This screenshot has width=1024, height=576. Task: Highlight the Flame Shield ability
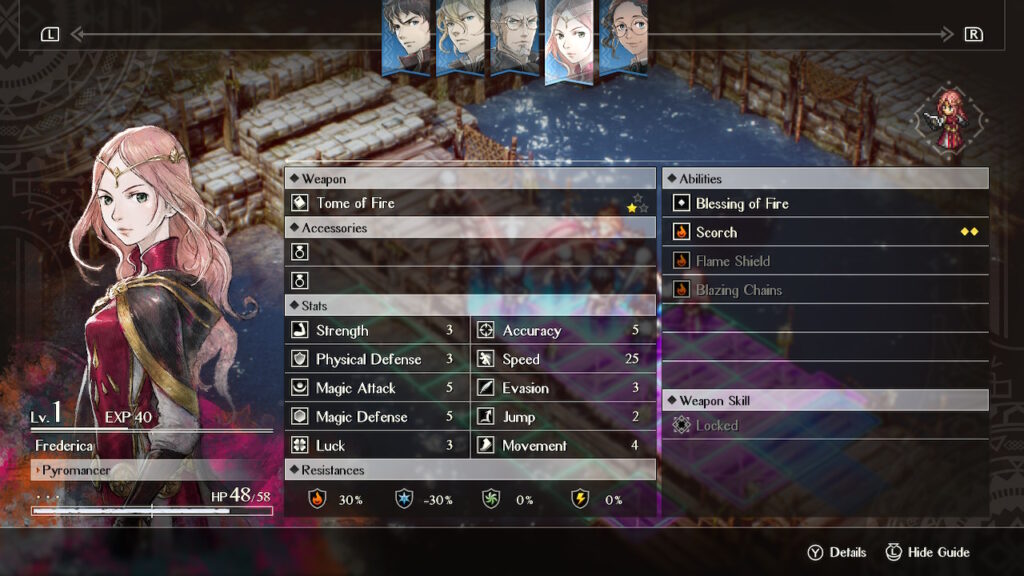click(x=825, y=261)
